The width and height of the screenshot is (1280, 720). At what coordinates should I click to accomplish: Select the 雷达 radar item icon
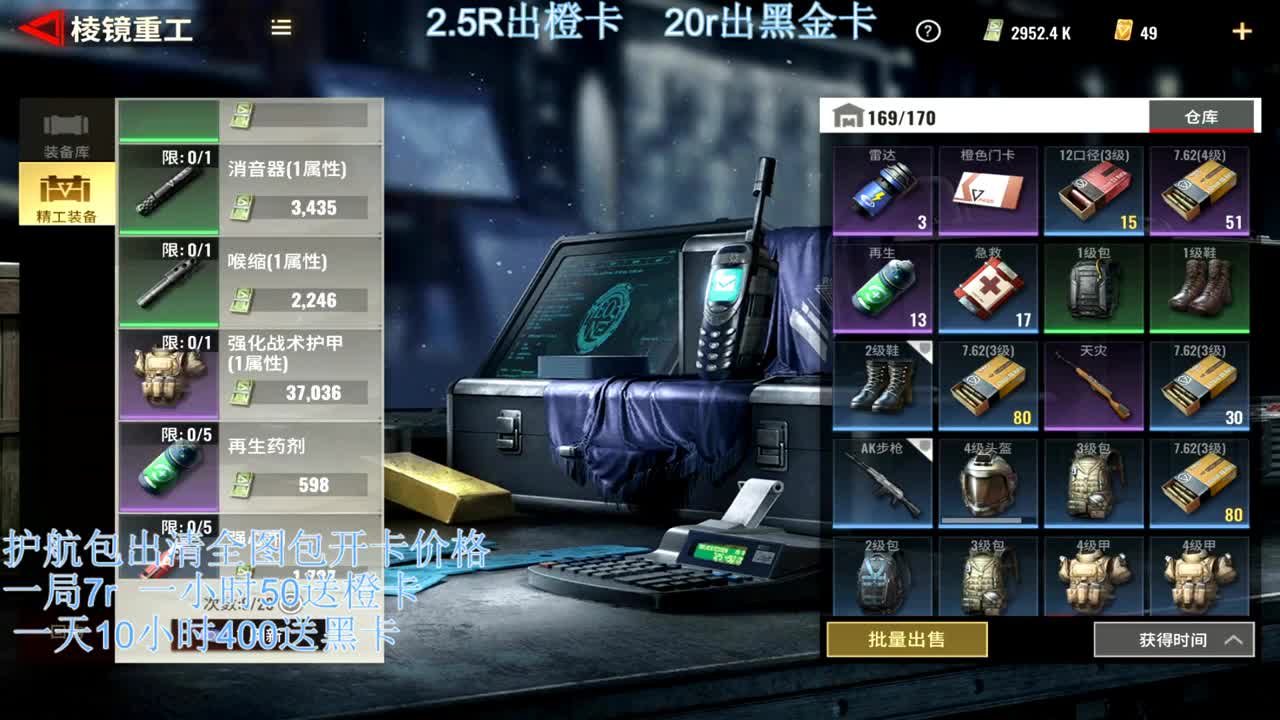[x=880, y=190]
